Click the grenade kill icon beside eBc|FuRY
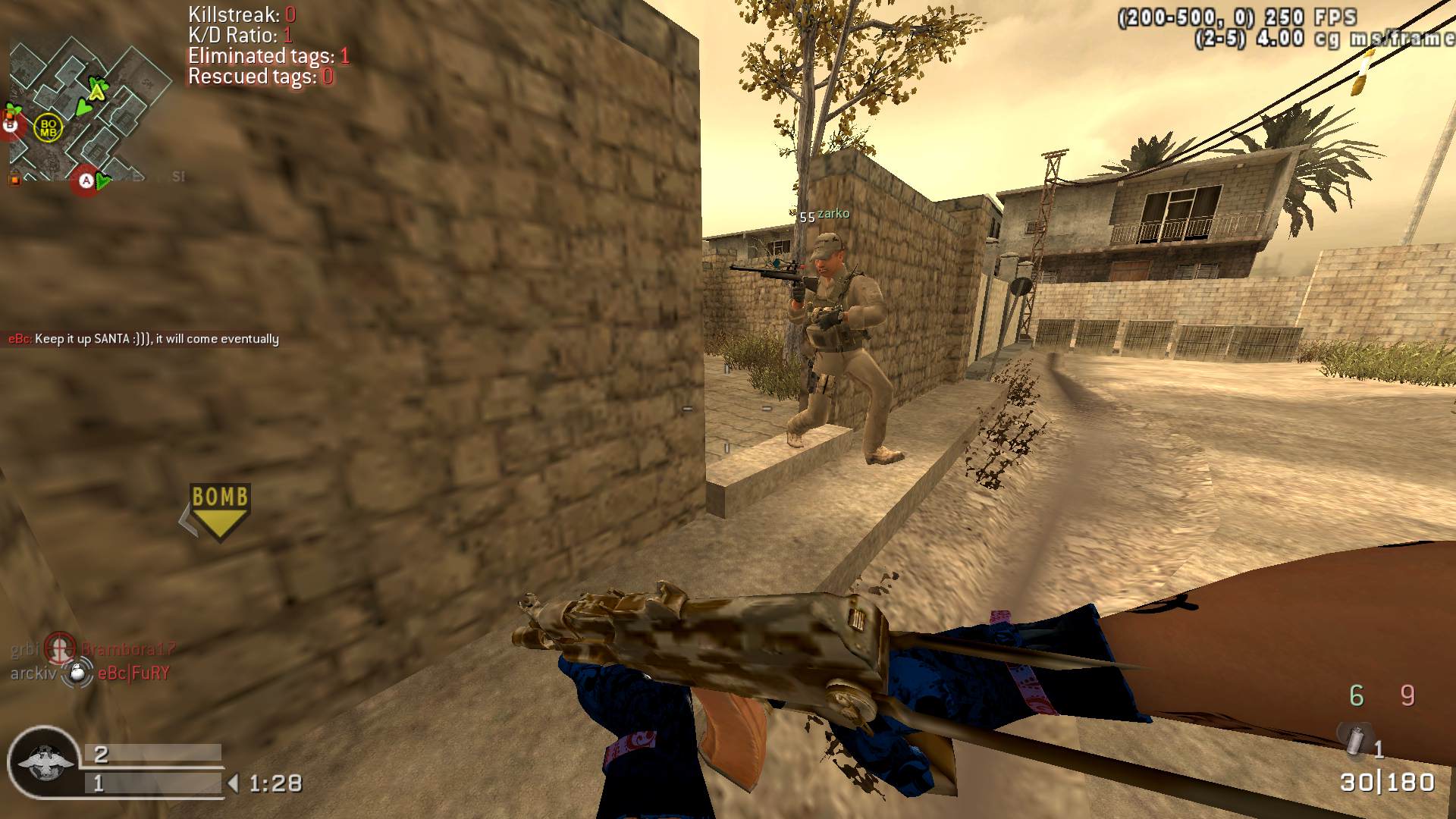Image resolution: width=1456 pixels, height=819 pixels. click(x=77, y=673)
